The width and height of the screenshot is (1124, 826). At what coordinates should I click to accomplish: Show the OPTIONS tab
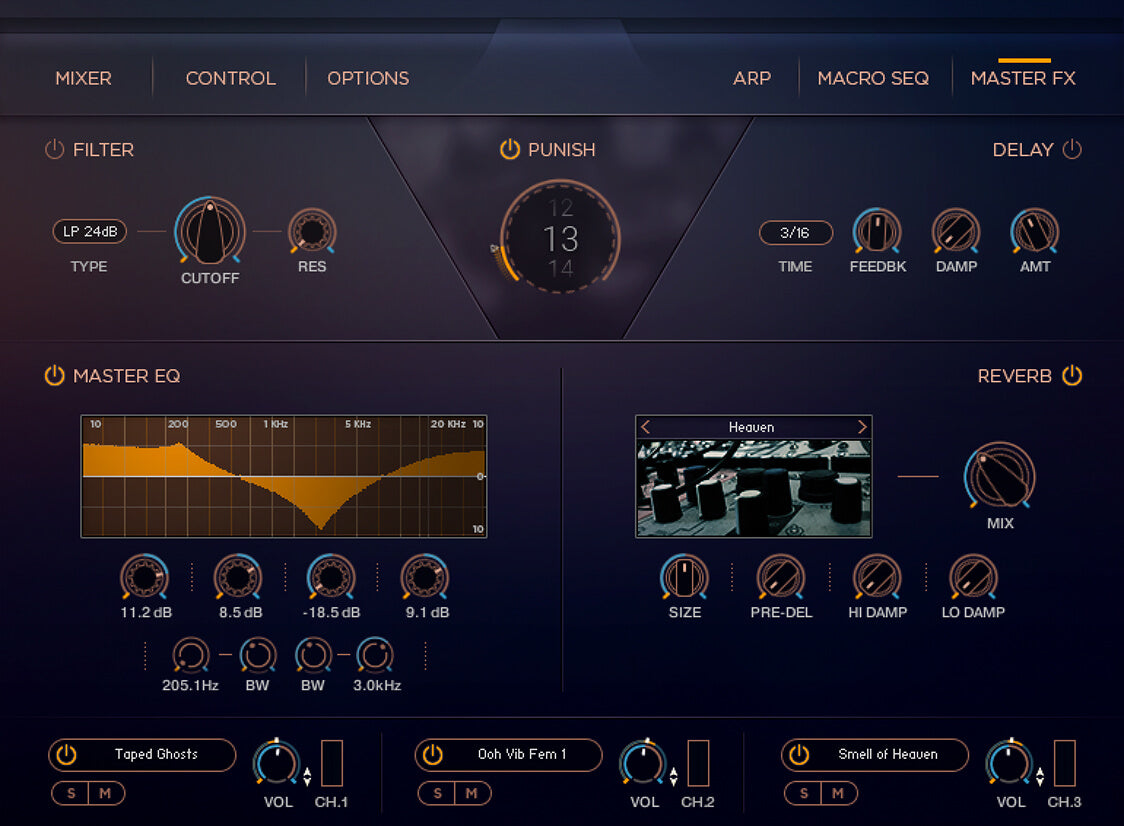click(x=368, y=78)
